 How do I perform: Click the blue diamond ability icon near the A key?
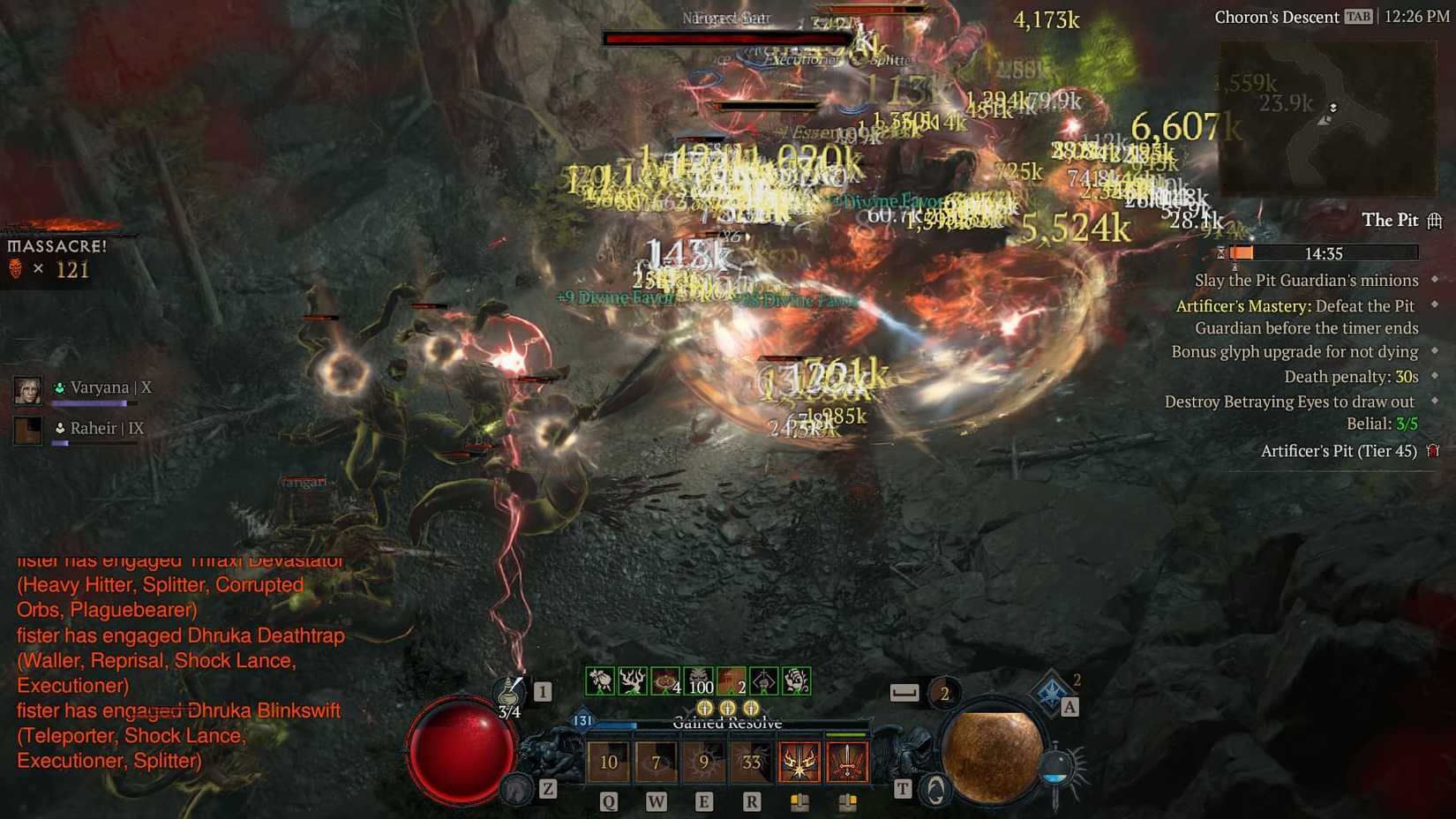point(1049,692)
